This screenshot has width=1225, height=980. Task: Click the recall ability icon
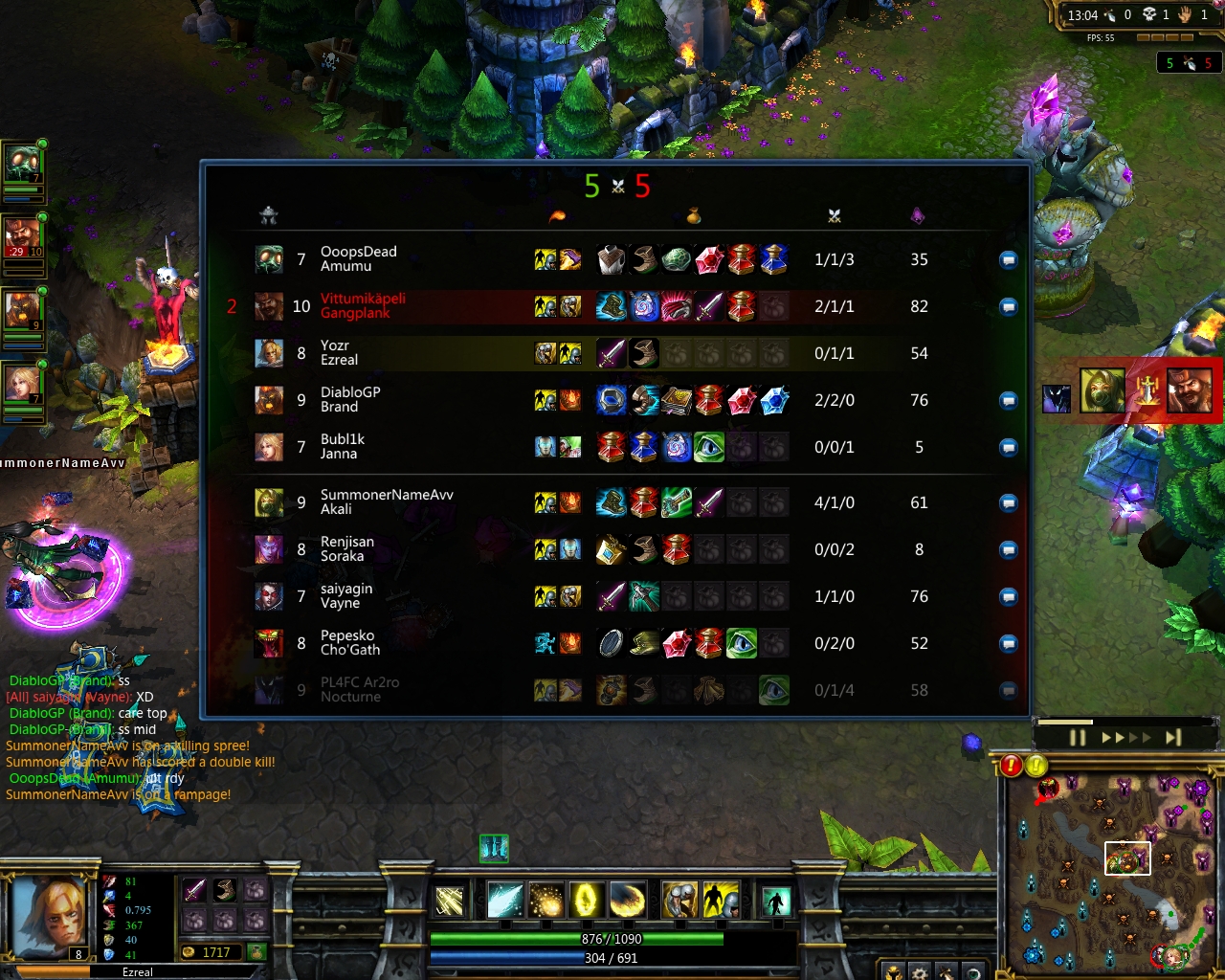click(x=776, y=901)
